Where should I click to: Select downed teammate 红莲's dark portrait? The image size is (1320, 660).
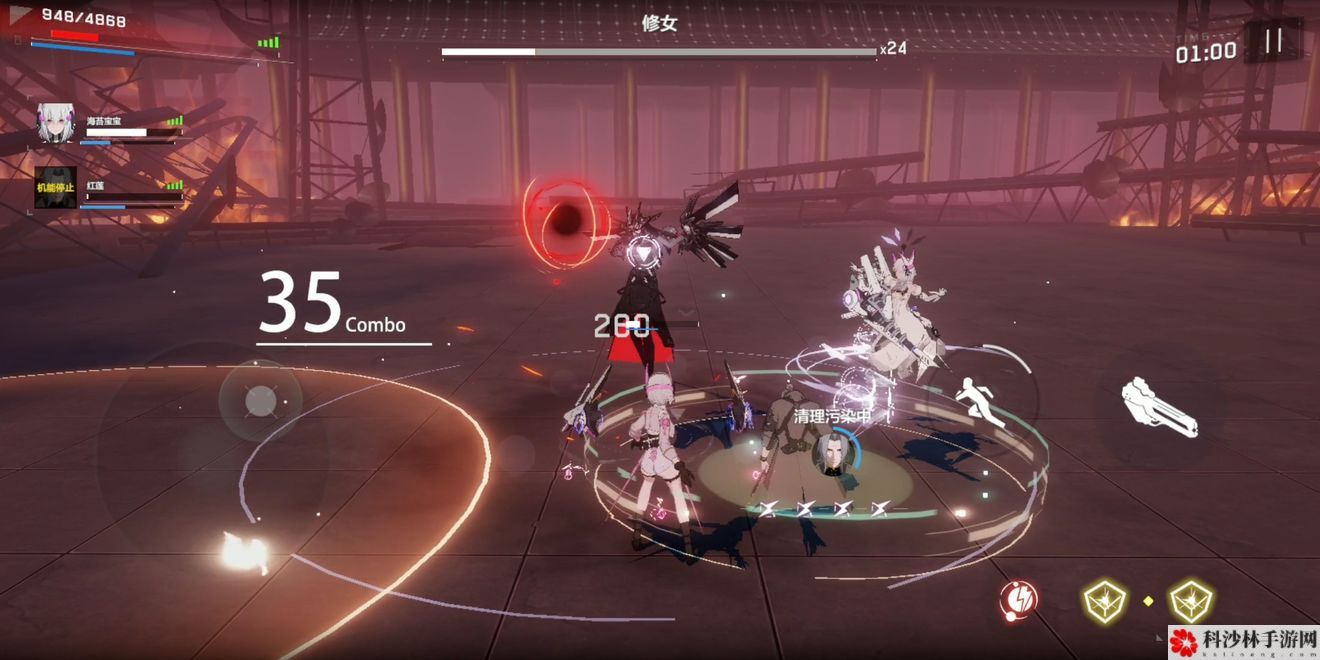56,187
